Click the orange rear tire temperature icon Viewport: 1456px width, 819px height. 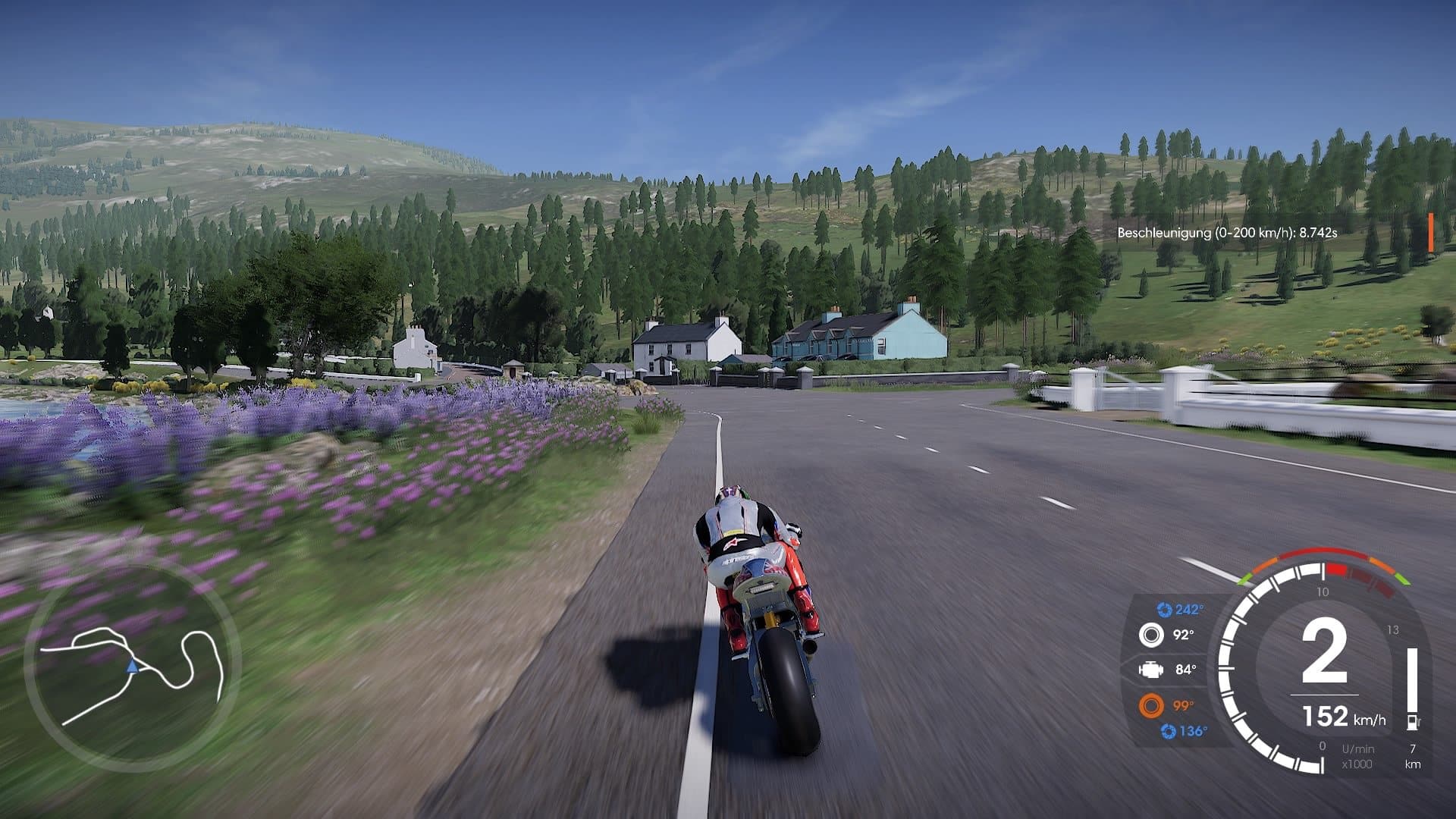click(1151, 706)
